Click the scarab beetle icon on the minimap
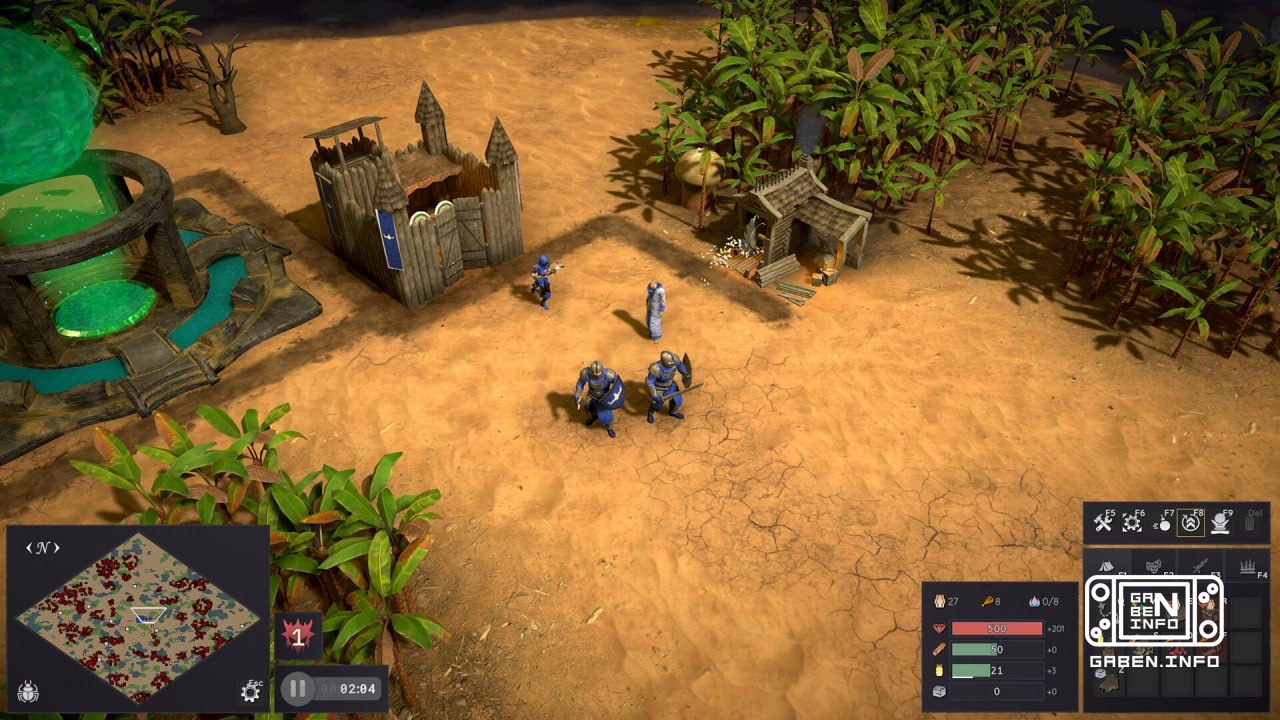Image resolution: width=1280 pixels, height=720 pixels. (29, 692)
